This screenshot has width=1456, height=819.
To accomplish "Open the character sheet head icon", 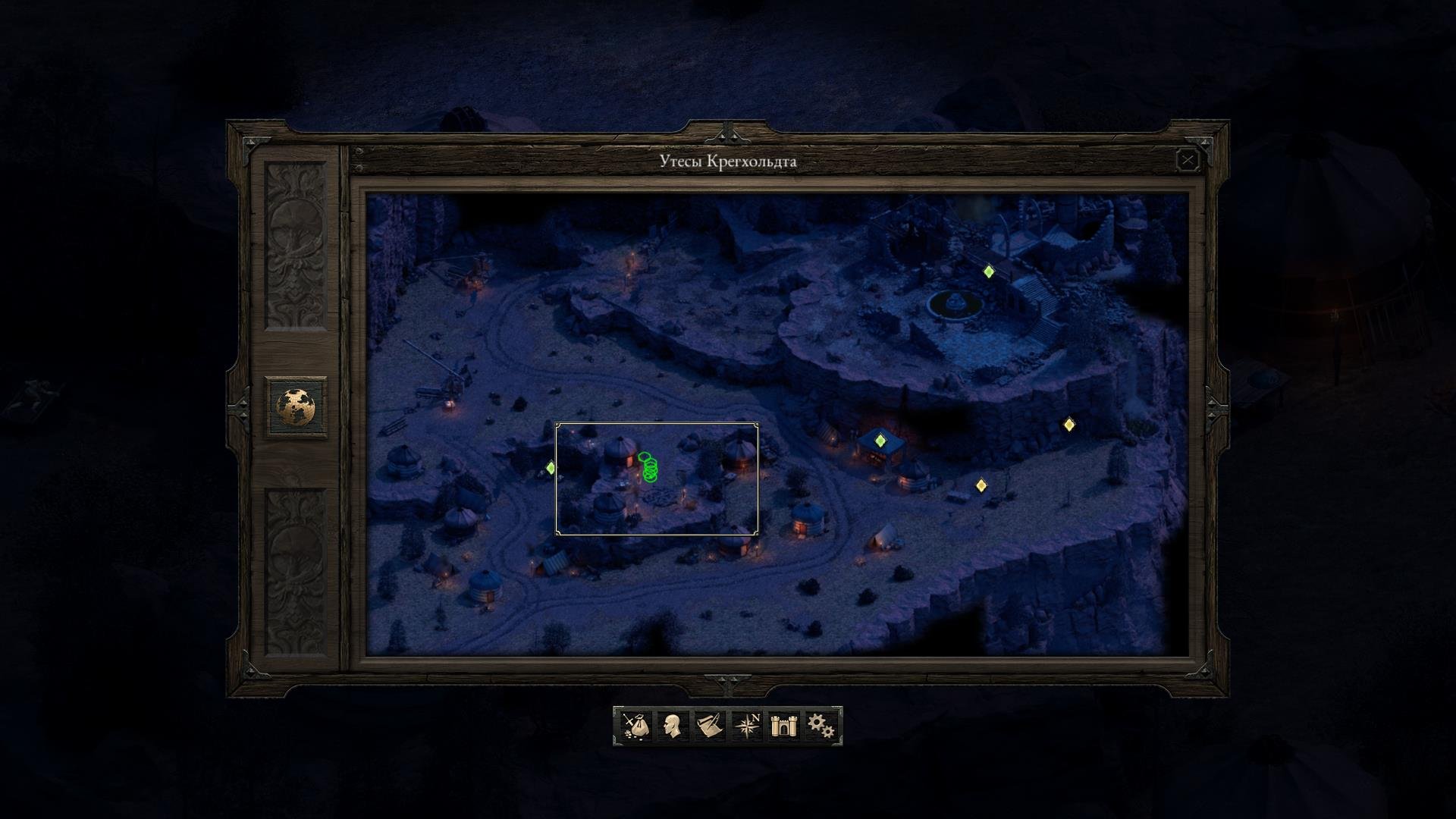I will 671,726.
